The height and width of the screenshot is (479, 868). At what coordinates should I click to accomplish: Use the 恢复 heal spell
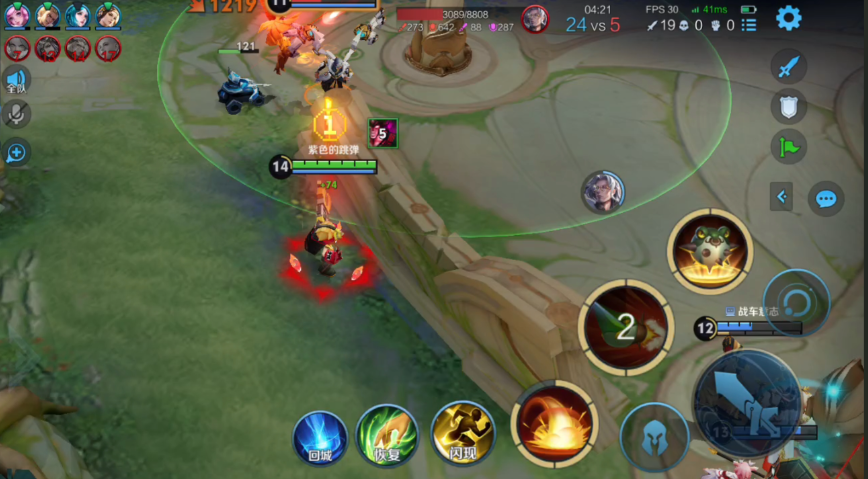click(387, 435)
